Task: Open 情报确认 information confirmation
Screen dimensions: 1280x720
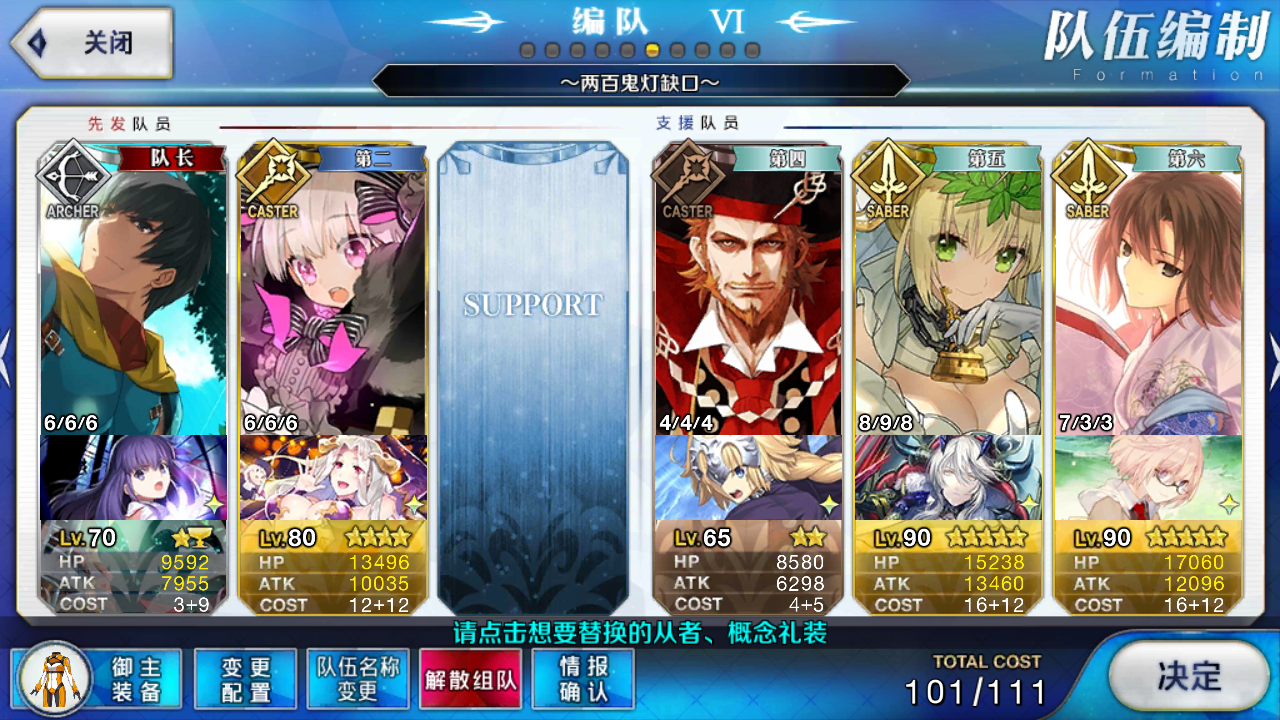Action: (583, 679)
